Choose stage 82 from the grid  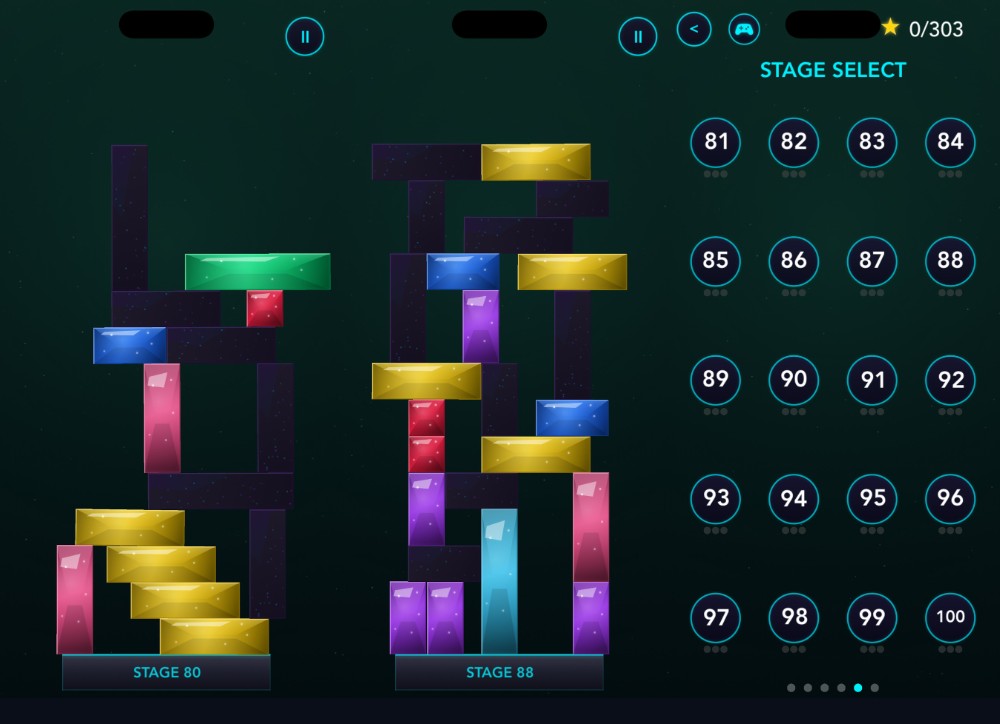click(x=794, y=142)
